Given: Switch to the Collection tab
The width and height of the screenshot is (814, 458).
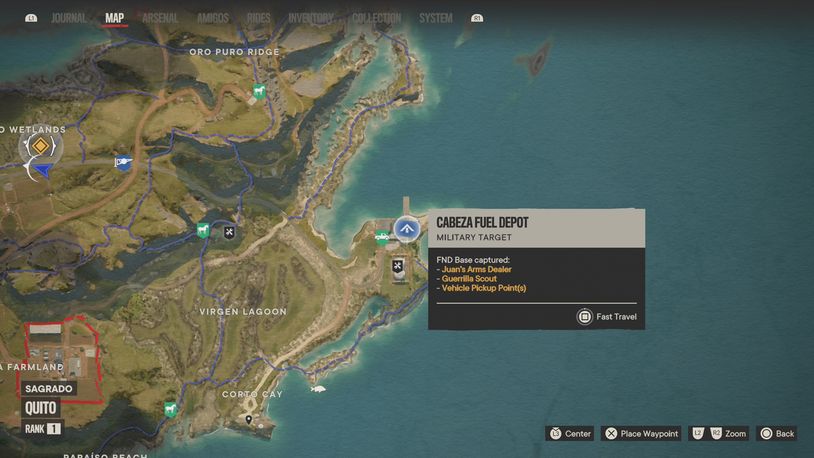Looking at the screenshot, I should 376,18.
